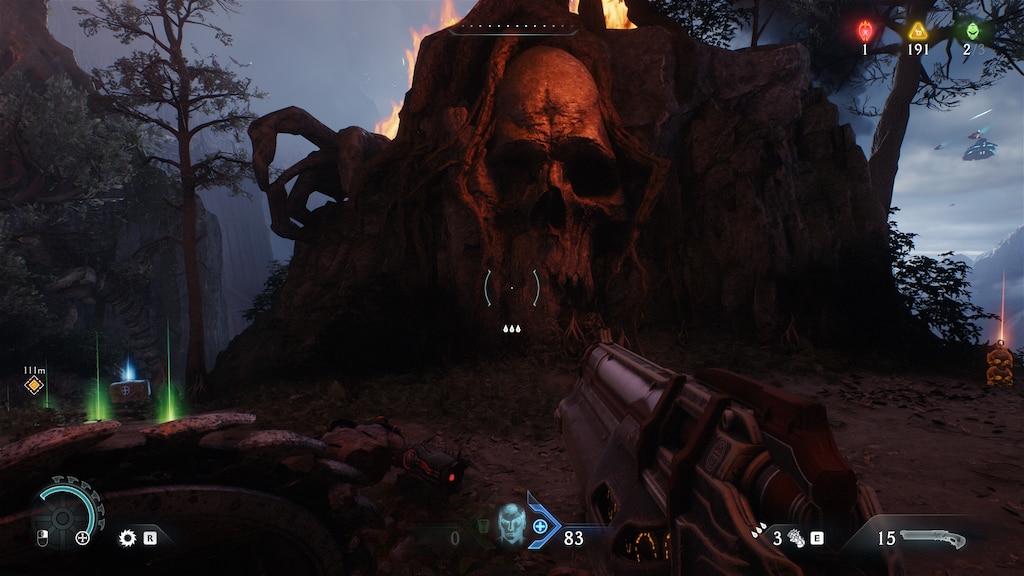Activate the spinning sawblade ability icon
Screen dimensions: 1024x576
pyautogui.click(x=127, y=538)
